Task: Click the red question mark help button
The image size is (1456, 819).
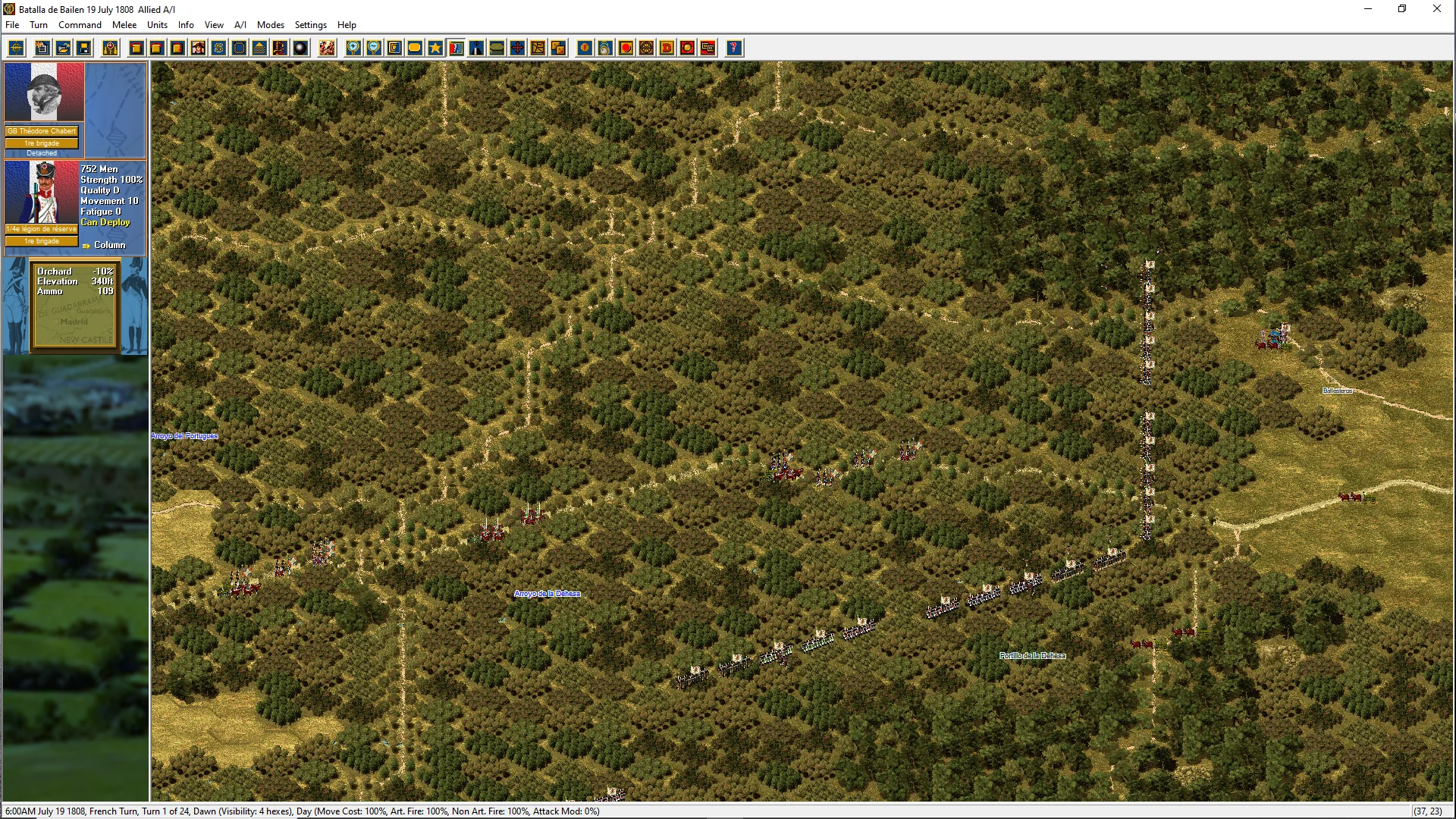Action: (733, 49)
